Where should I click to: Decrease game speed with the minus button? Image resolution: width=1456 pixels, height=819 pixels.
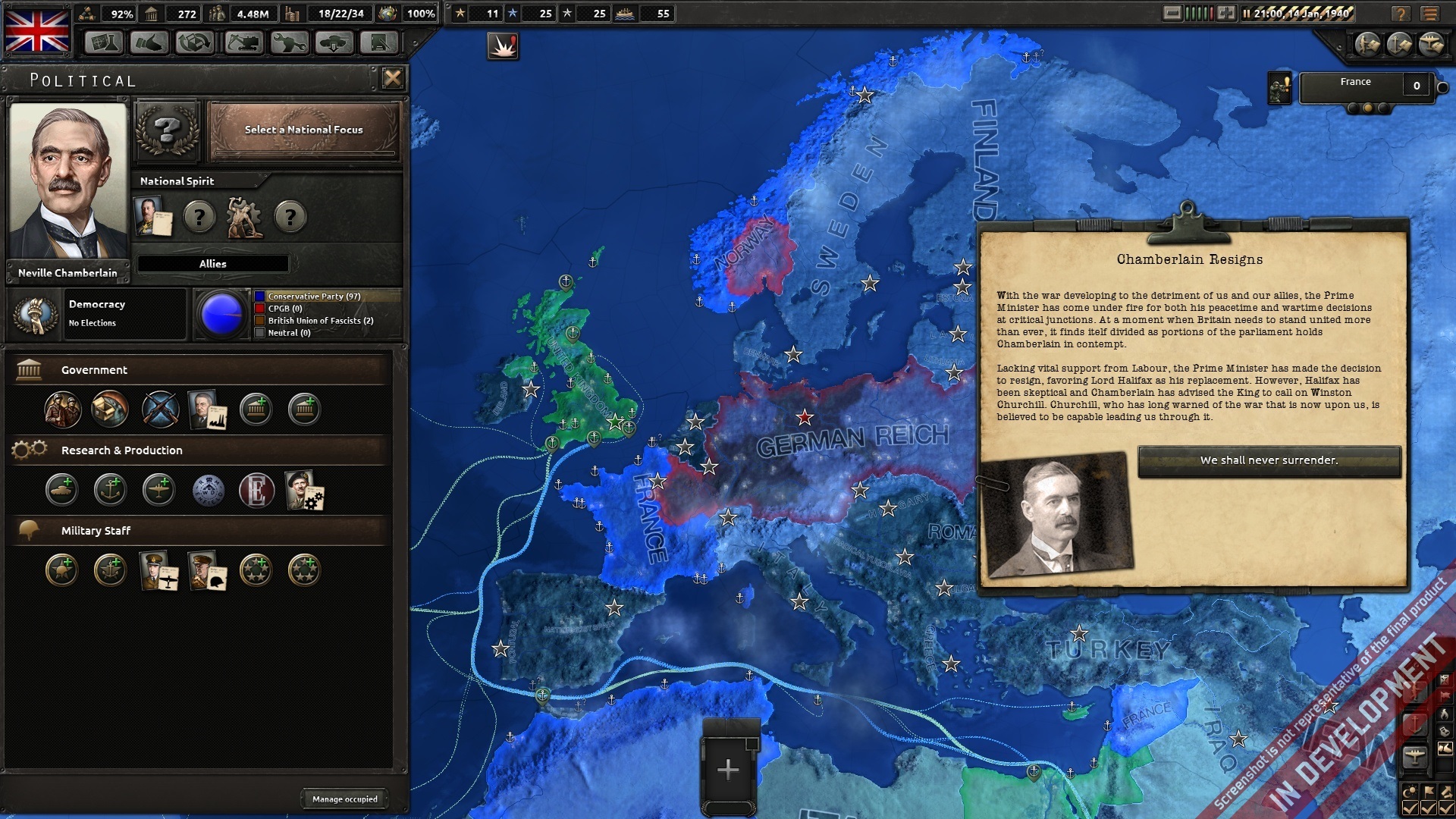(1172, 13)
